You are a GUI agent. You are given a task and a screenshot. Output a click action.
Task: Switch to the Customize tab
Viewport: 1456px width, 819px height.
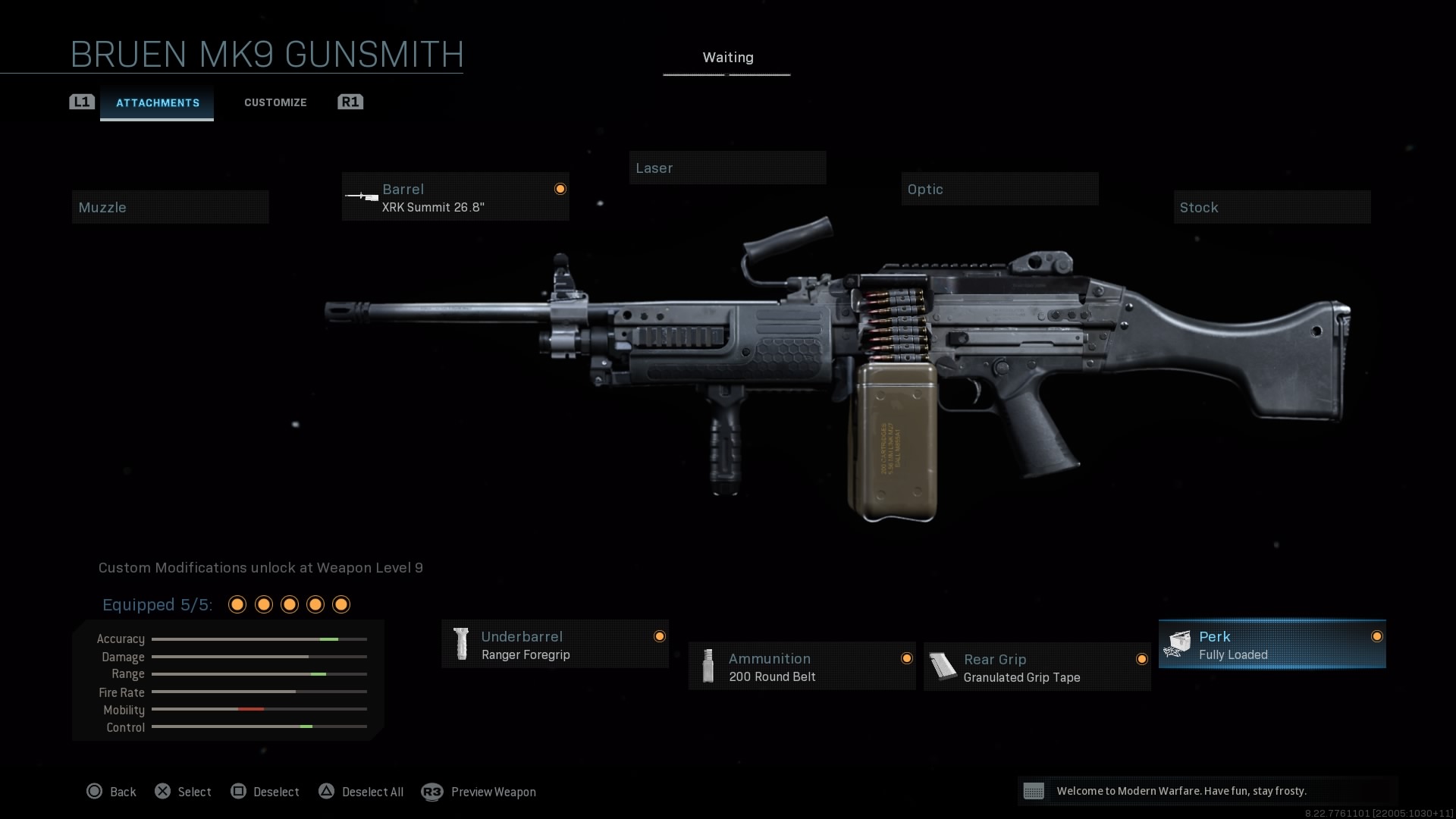click(x=275, y=102)
